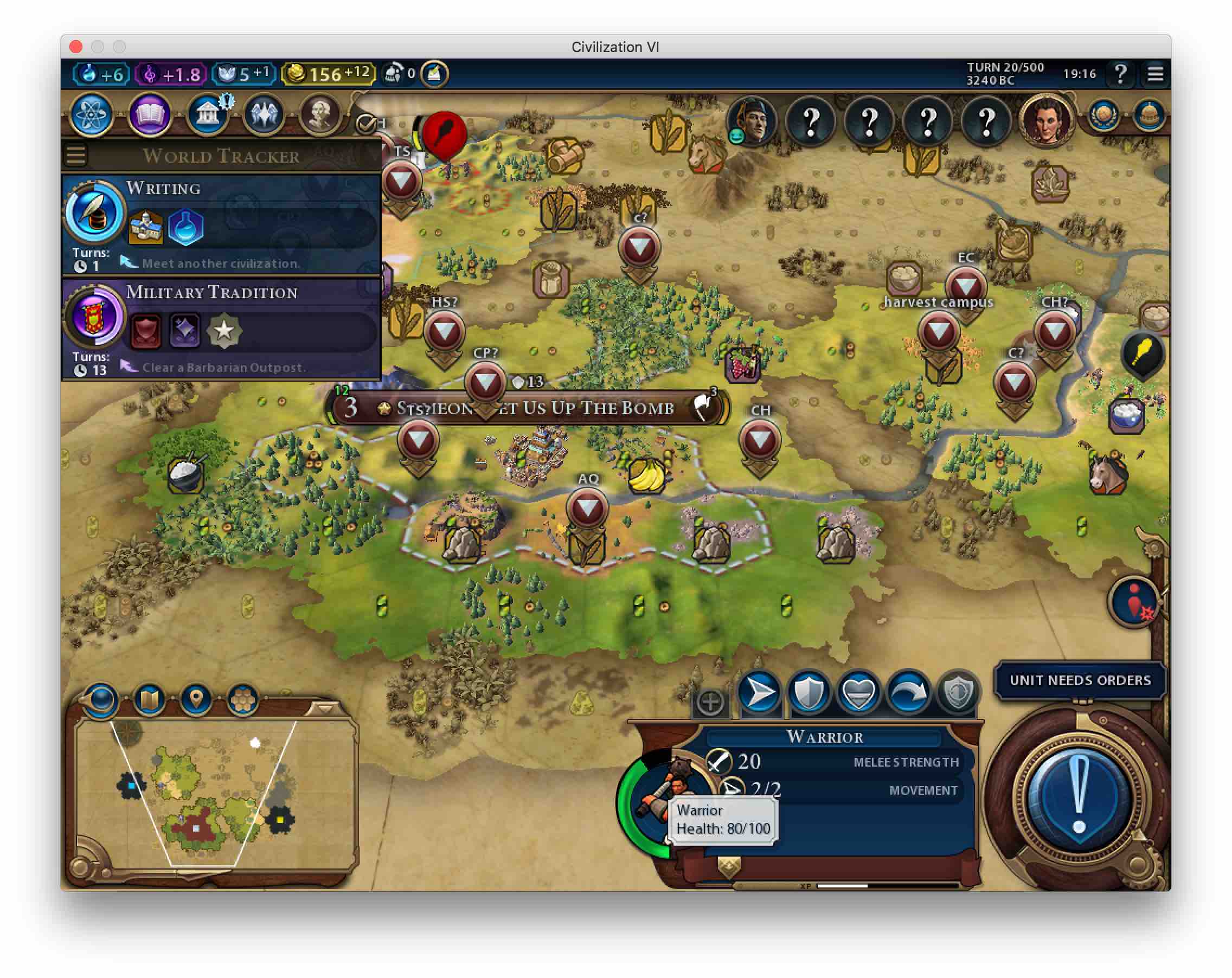Open the map pins button above minimap
Image resolution: width=1232 pixels, height=978 pixels.
(x=196, y=698)
